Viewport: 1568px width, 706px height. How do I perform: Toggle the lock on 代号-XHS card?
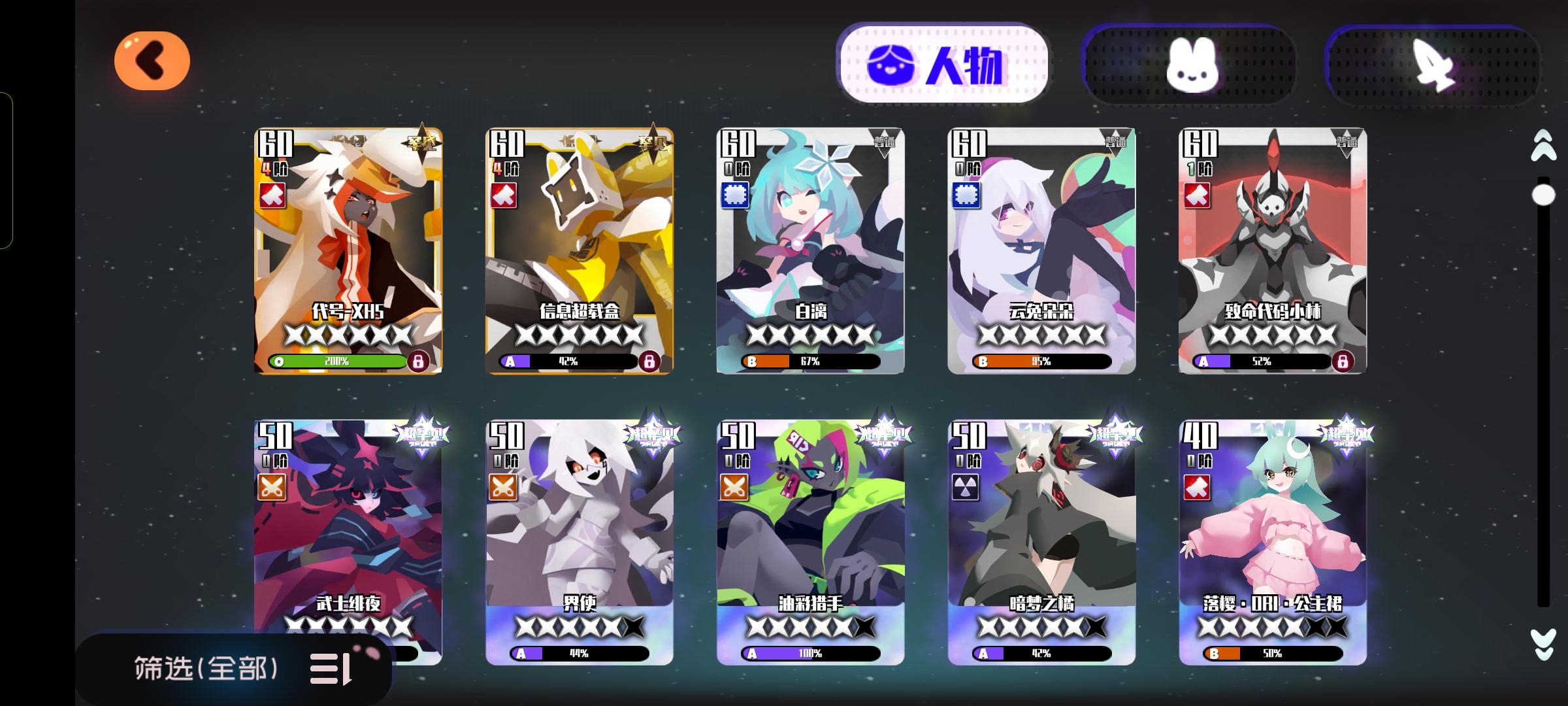(x=420, y=360)
